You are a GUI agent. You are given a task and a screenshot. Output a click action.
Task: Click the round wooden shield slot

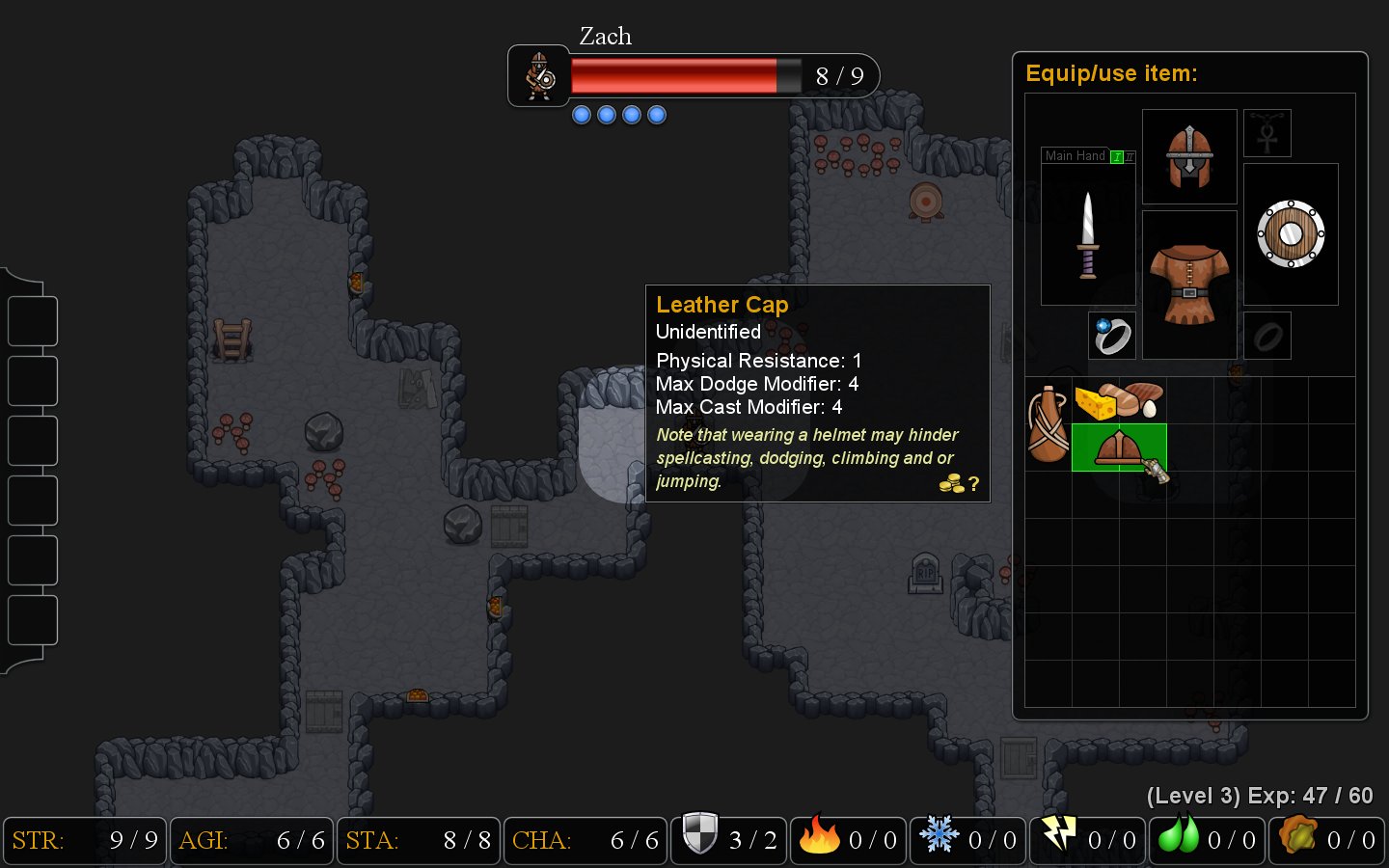pos(1291,234)
